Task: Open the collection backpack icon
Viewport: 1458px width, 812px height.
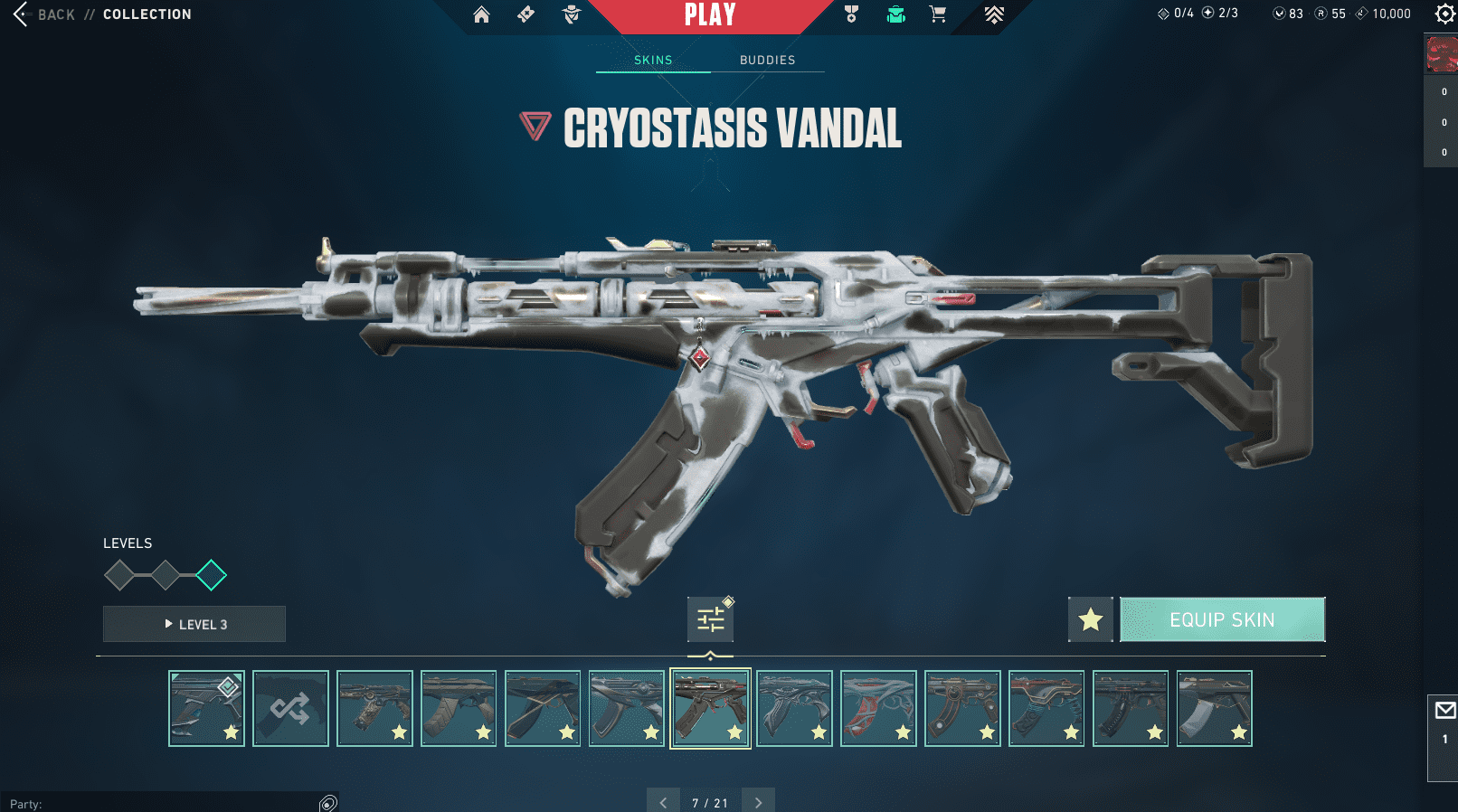Action: tap(895, 14)
